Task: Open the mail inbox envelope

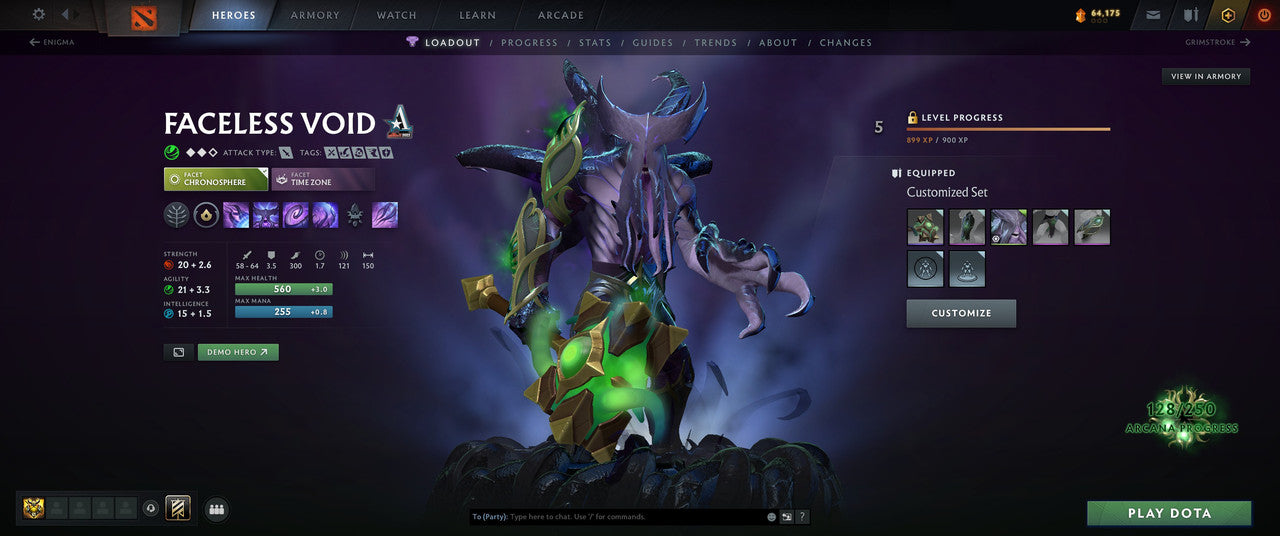Action: 1154,15
